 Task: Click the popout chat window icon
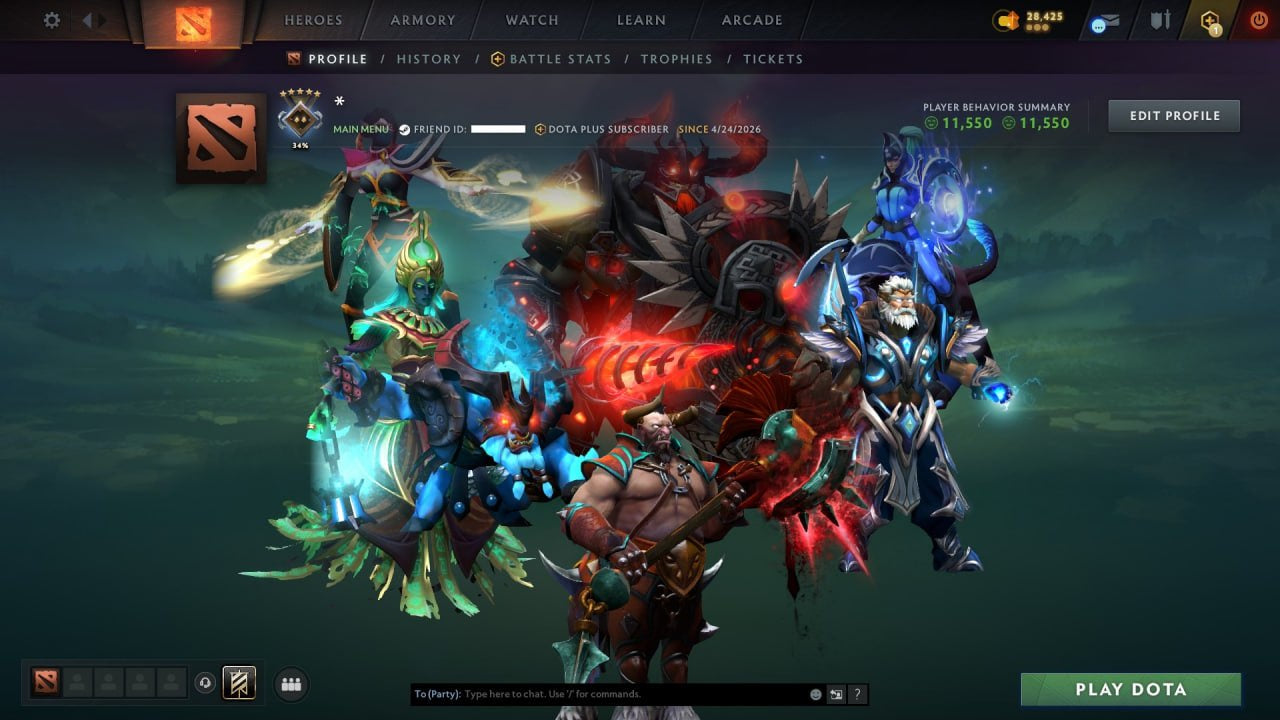tap(836, 694)
